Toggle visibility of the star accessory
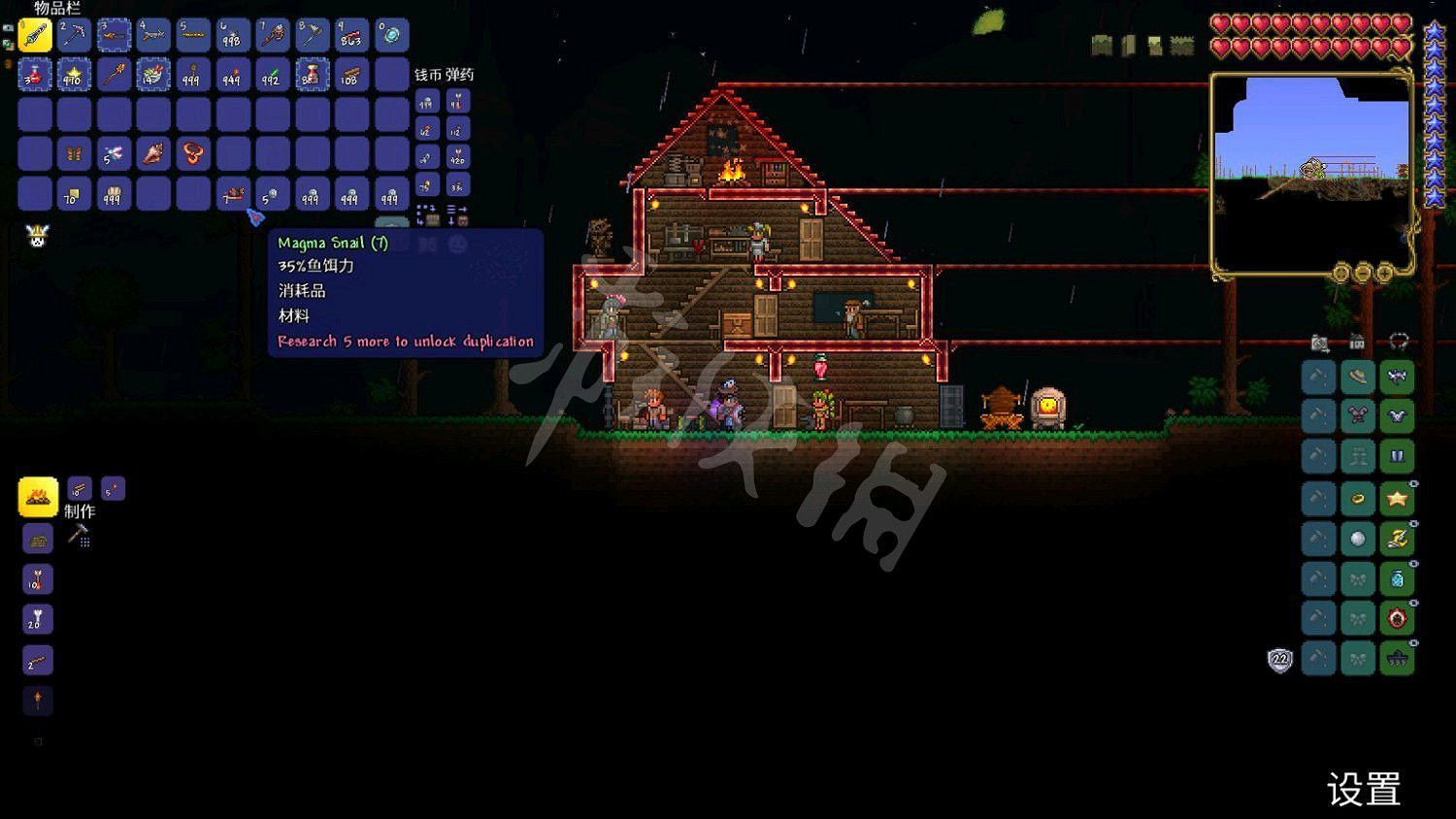Image resolution: width=1456 pixels, height=819 pixels. tap(1412, 483)
